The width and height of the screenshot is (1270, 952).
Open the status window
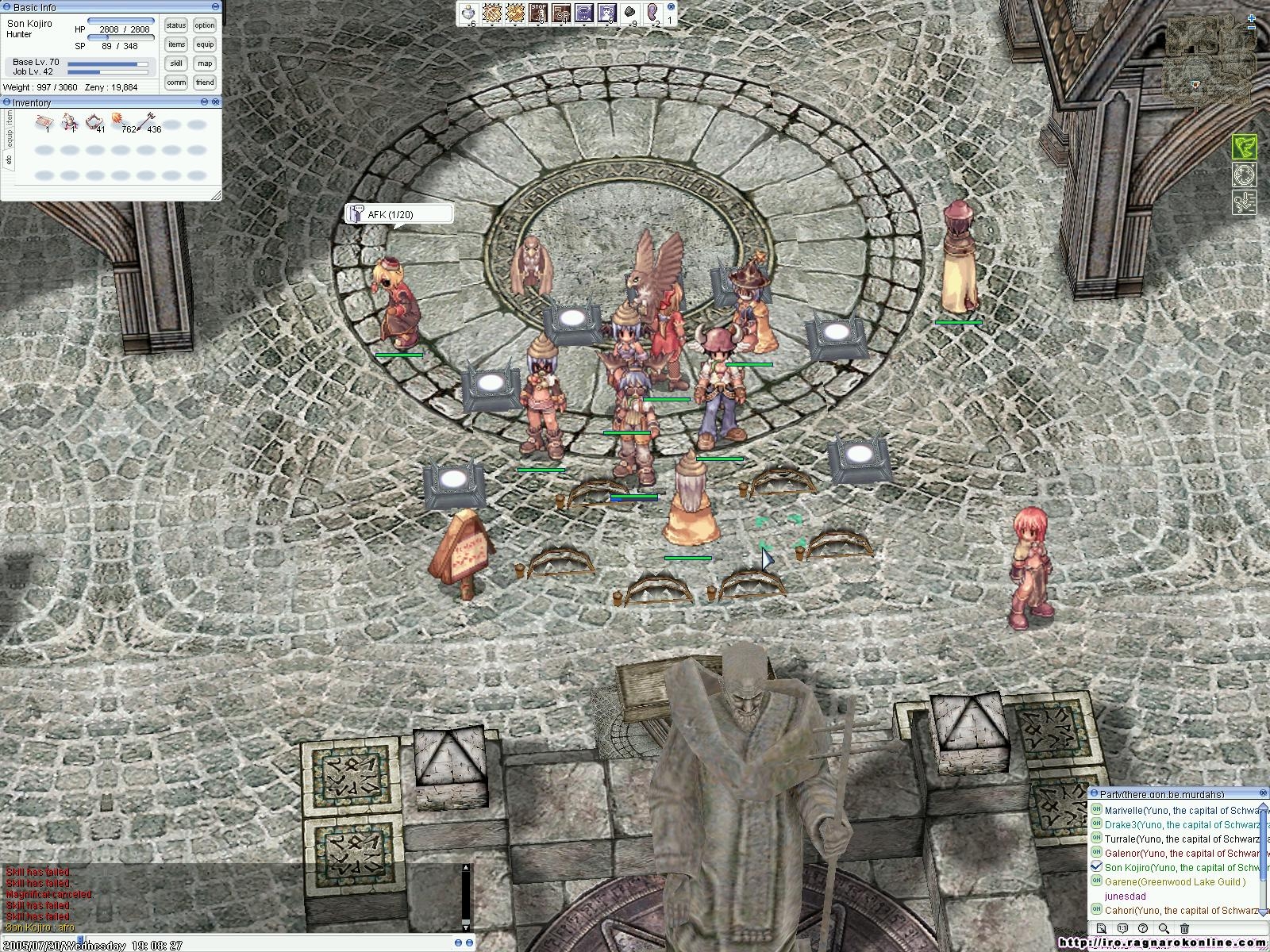(176, 25)
